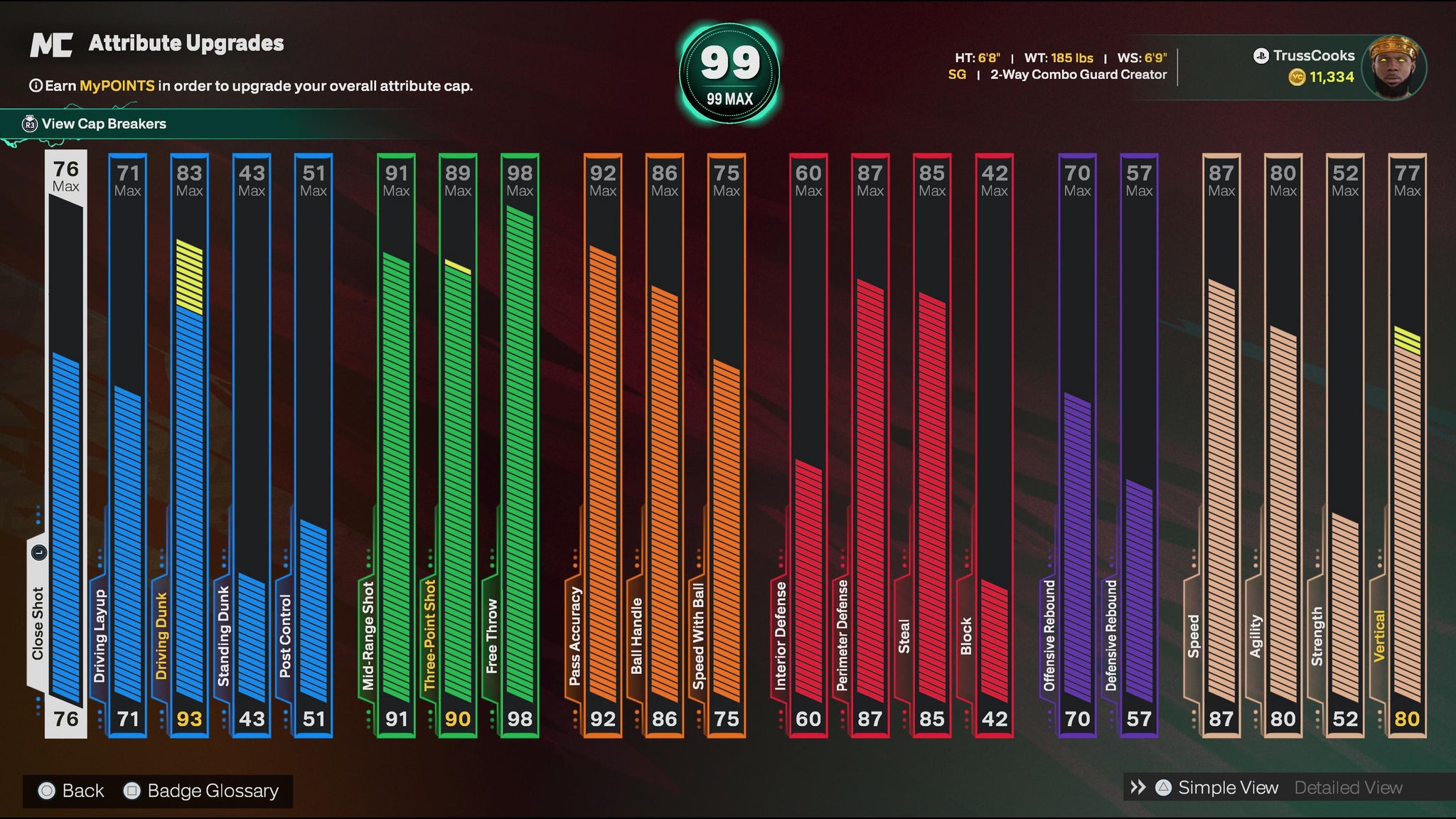Select the Free Throw attribute bar
Screen dimensions: 1456x819
pos(520,444)
